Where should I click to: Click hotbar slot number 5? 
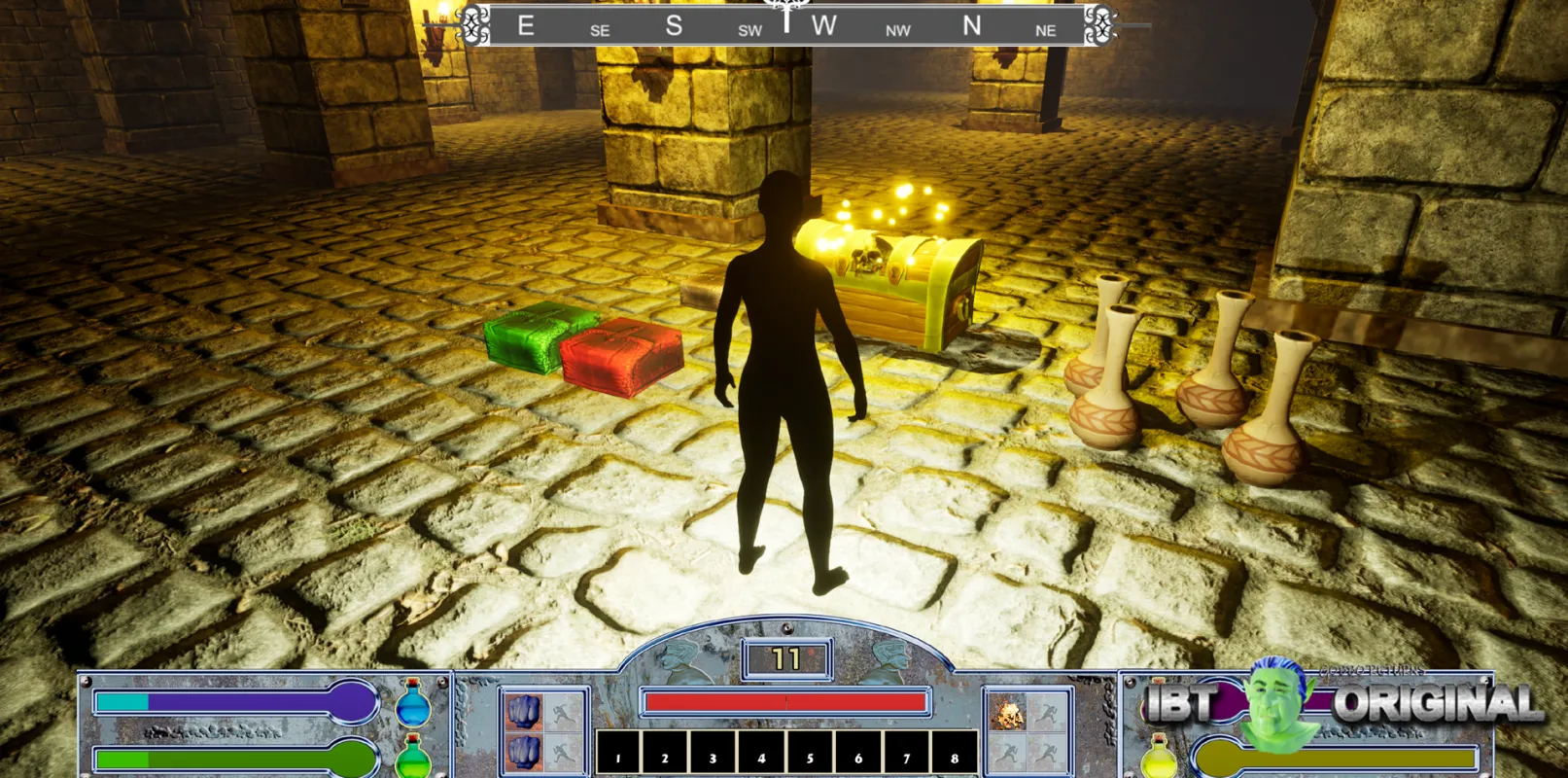(810, 754)
